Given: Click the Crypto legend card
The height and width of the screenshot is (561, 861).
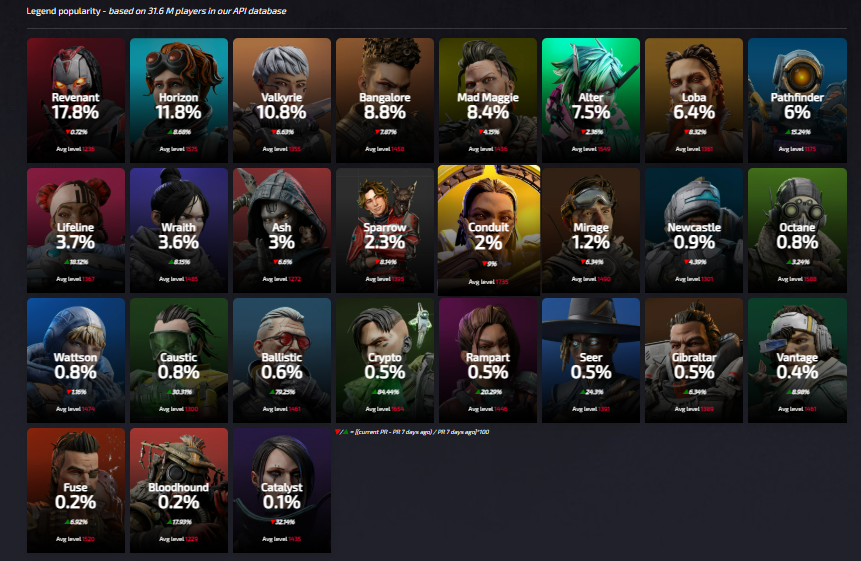Looking at the screenshot, I should (385, 360).
